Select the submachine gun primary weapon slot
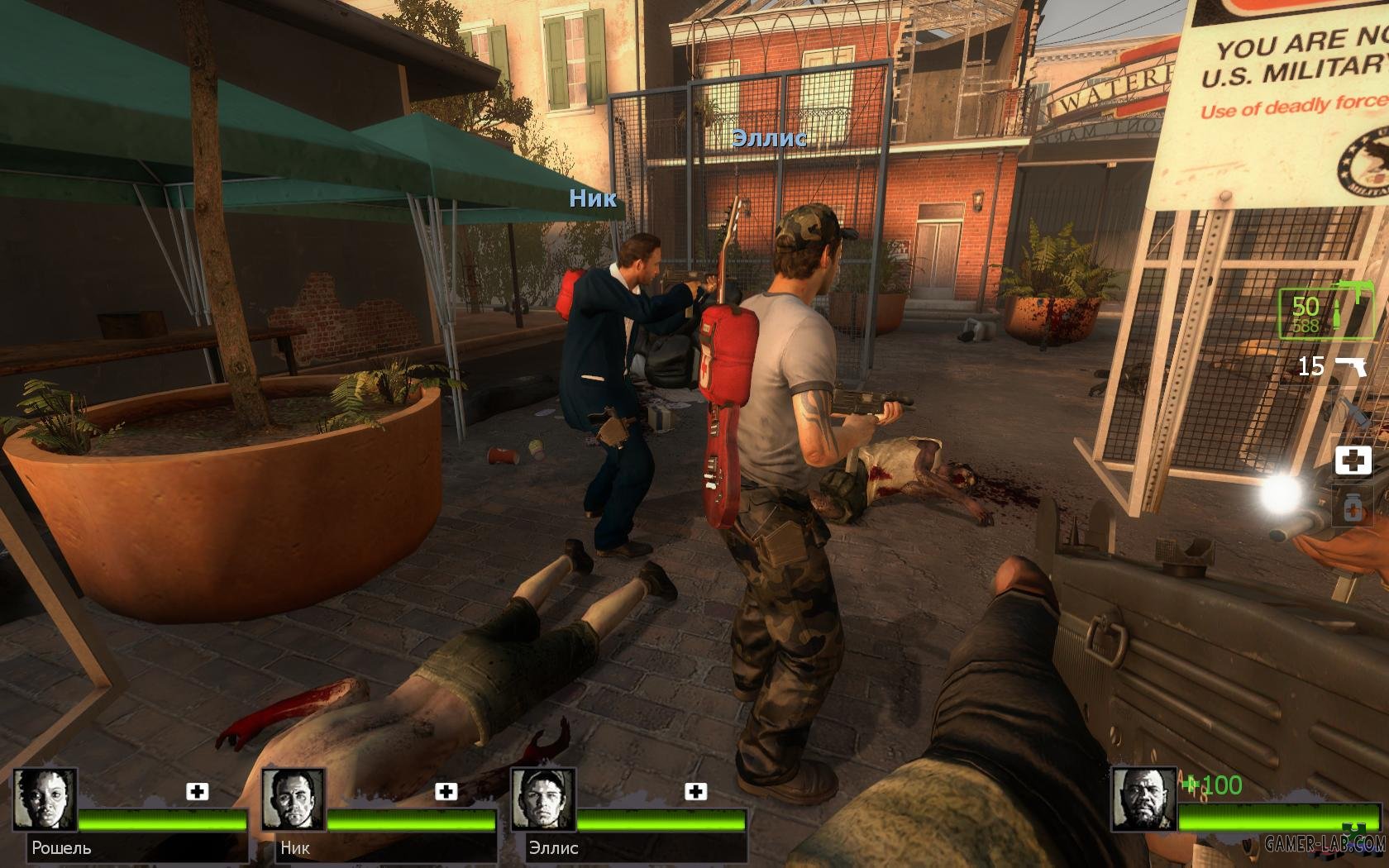The height and width of the screenshot is (868, 1389). click(x=1325, y=313)
